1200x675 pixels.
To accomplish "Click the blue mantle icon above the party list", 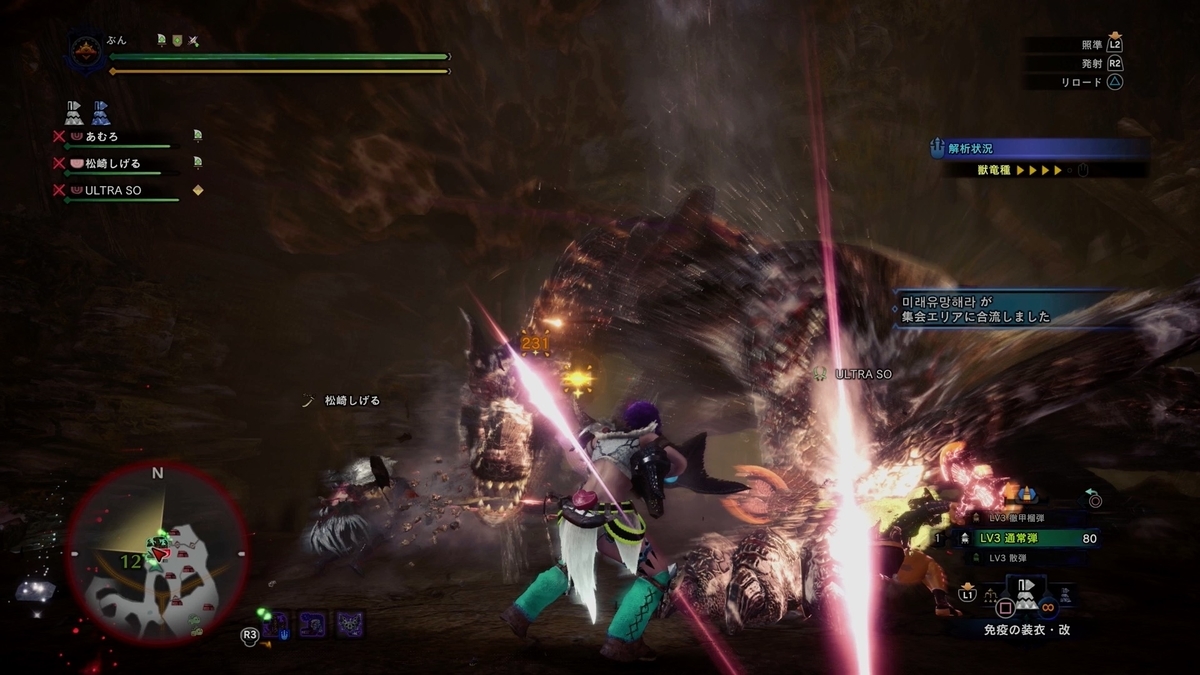I will pyautogui.click(x=101, y=111).
